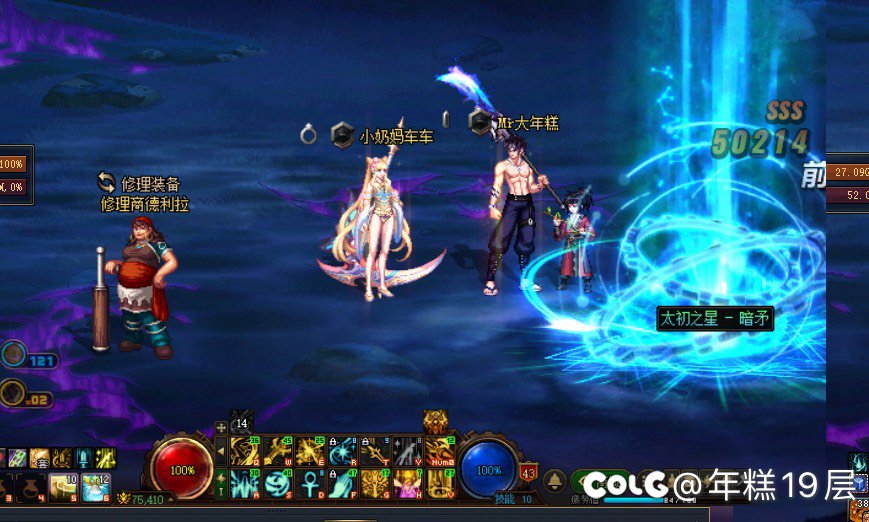Viewport: 869px width, 522px height.
Task: Use the ankh skill on D
Action: pyautogui.click(x=310, y=484)
